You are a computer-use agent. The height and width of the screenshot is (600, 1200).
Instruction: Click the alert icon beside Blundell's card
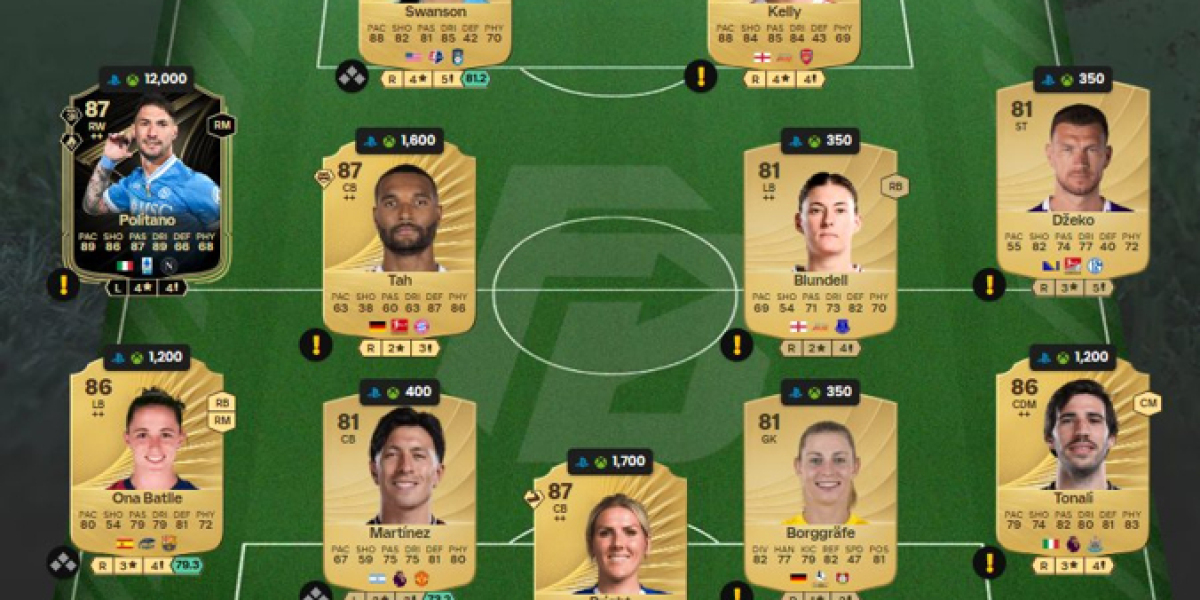[737, 345]
